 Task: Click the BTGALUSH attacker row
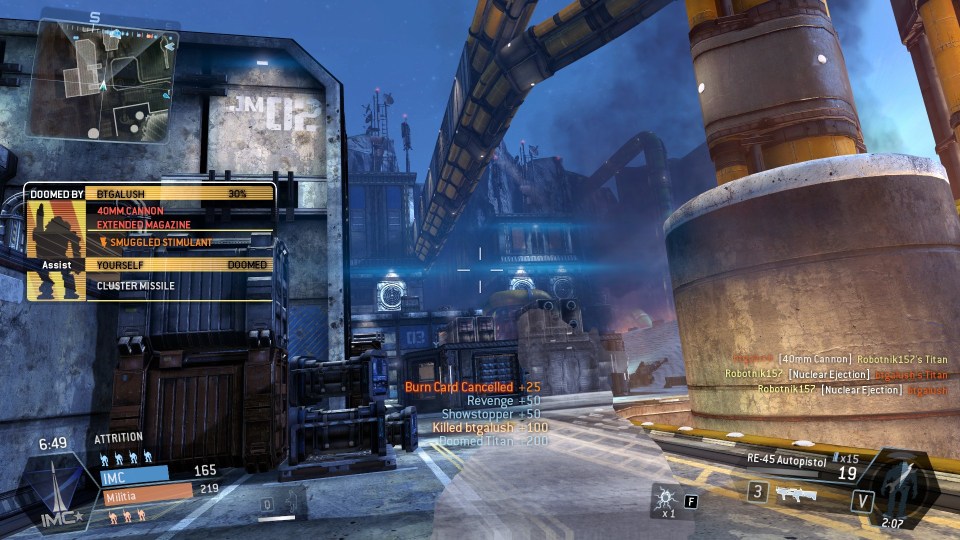point(178,193)
